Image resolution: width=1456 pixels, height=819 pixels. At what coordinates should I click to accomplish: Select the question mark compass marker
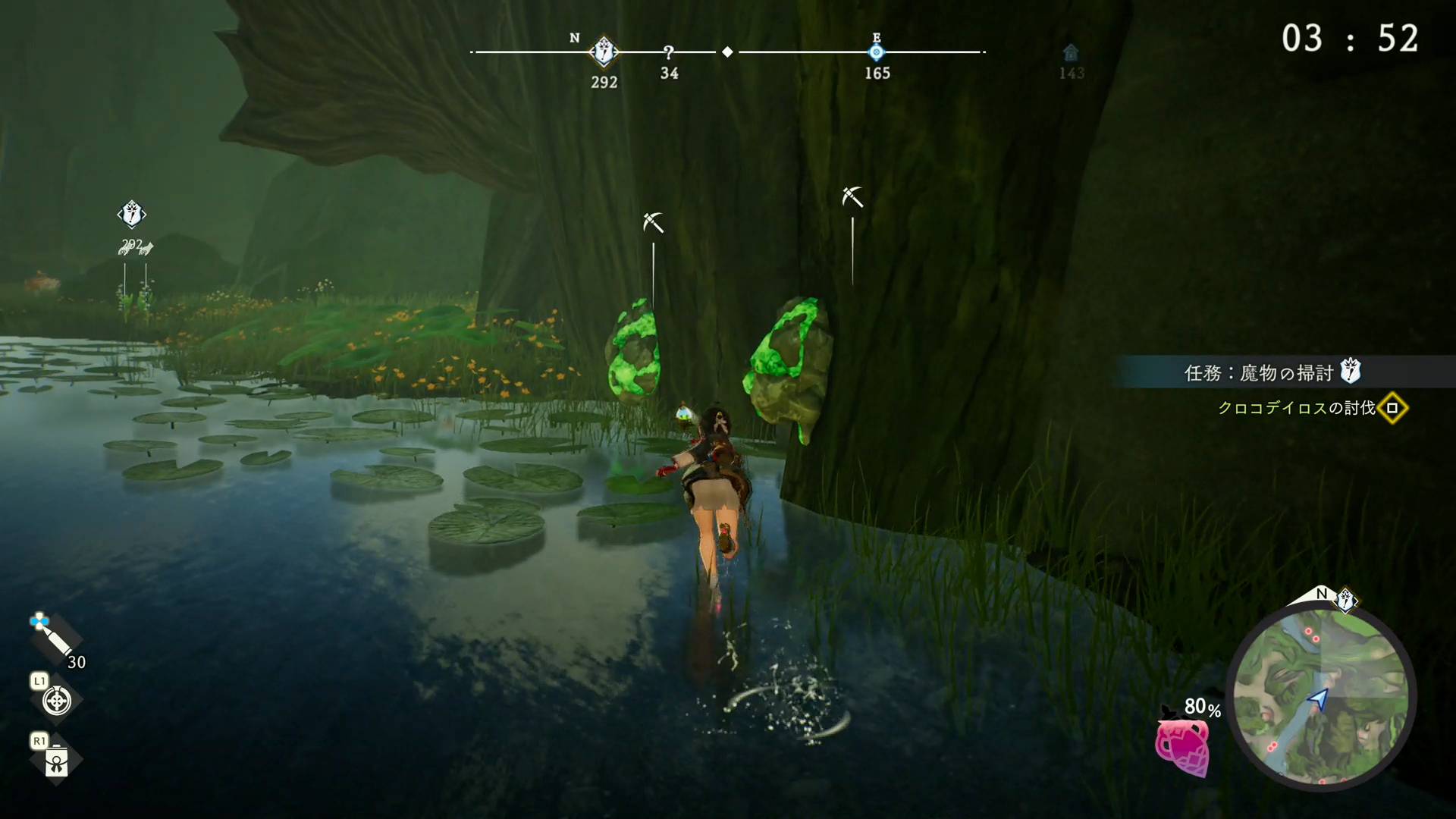[669, 52]
